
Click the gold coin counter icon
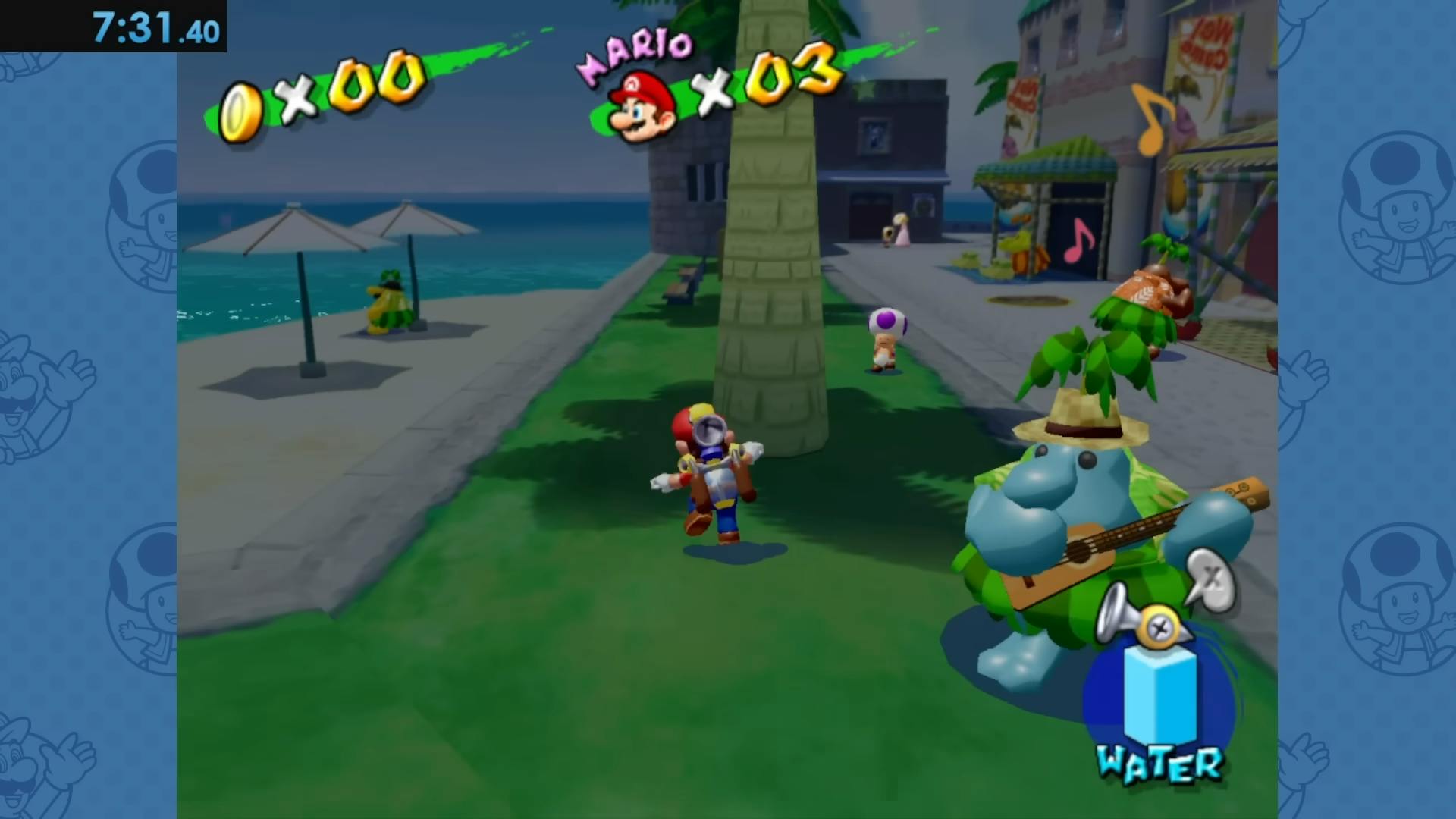240,112
